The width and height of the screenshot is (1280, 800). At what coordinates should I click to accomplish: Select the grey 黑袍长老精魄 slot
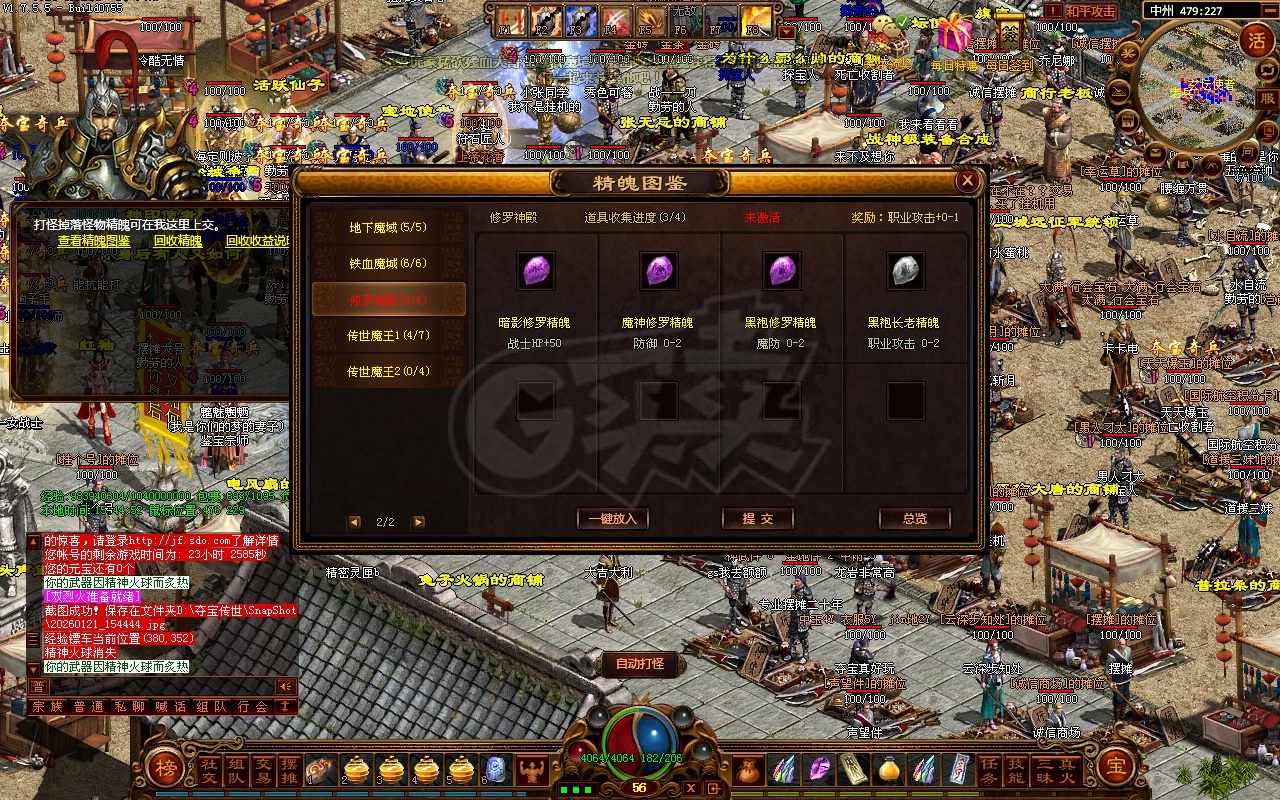click(905, 270)
